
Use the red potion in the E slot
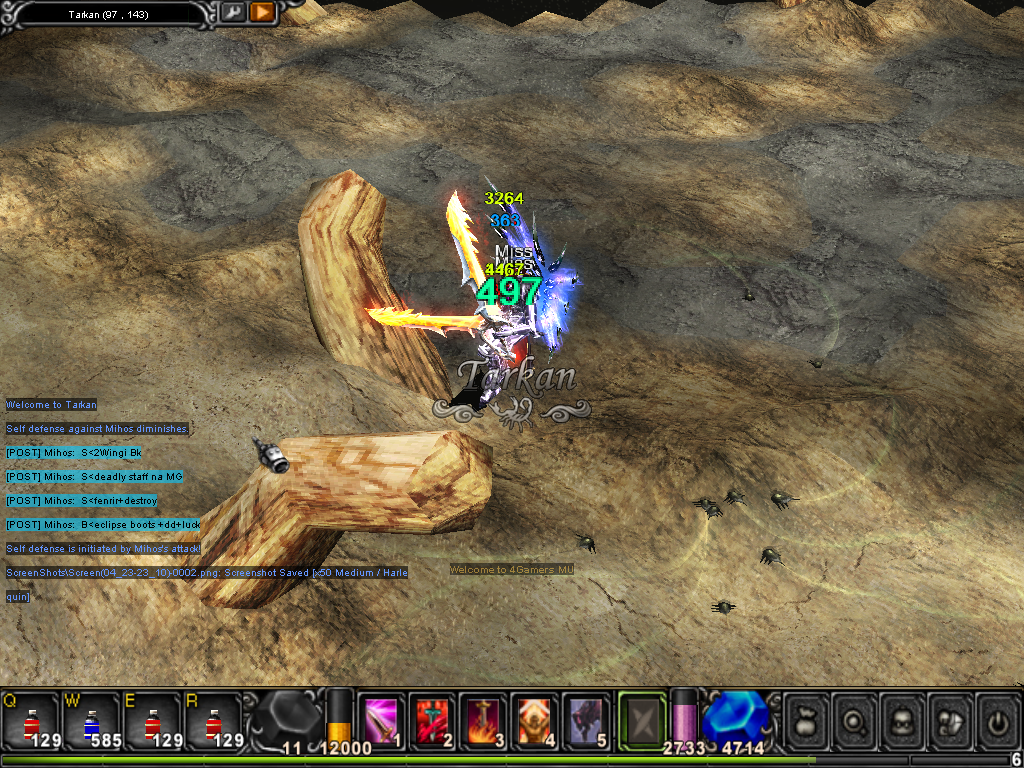[151, 722]
